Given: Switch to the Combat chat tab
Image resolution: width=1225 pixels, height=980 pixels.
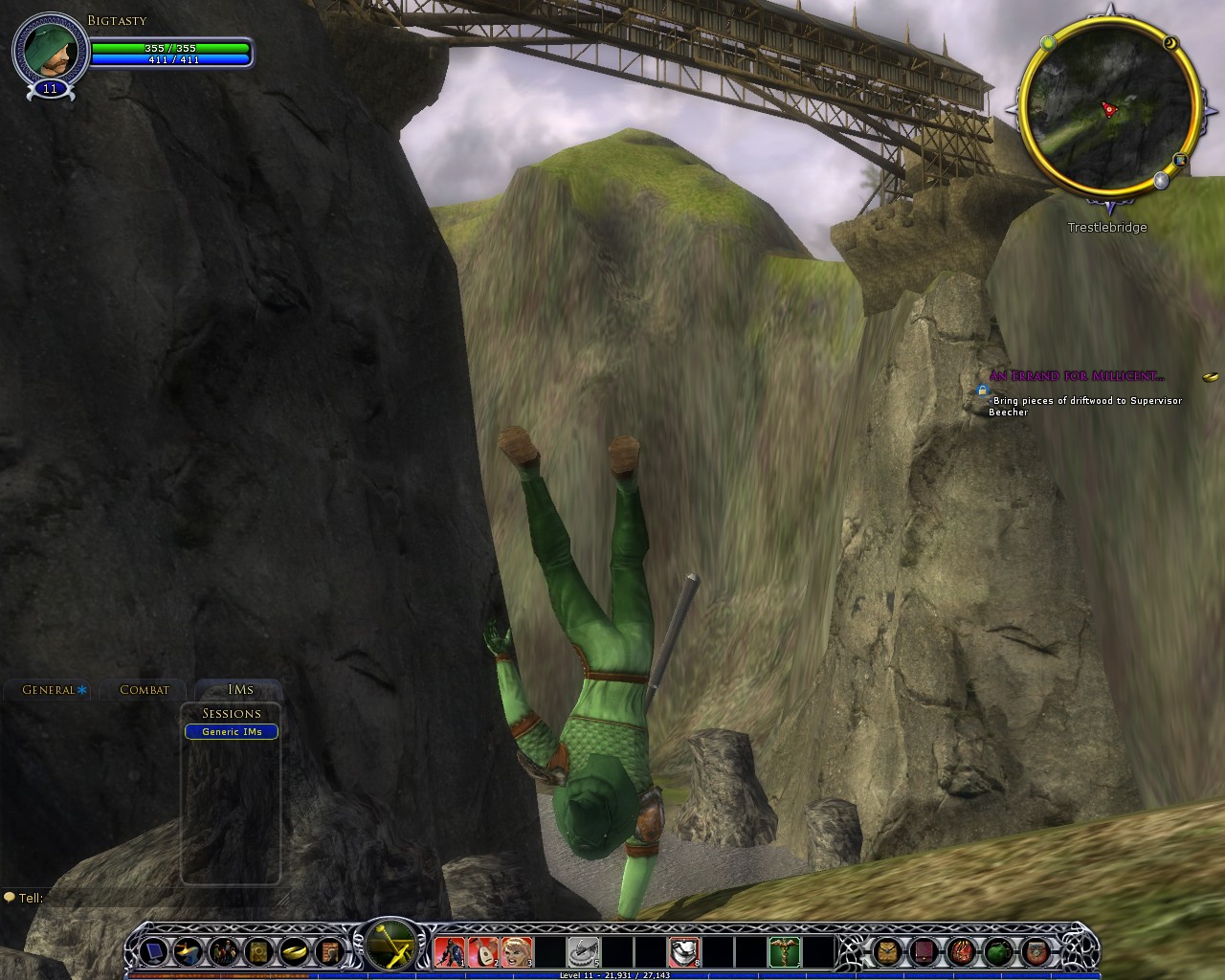Looking at the screenshot, I should (144, 690).
